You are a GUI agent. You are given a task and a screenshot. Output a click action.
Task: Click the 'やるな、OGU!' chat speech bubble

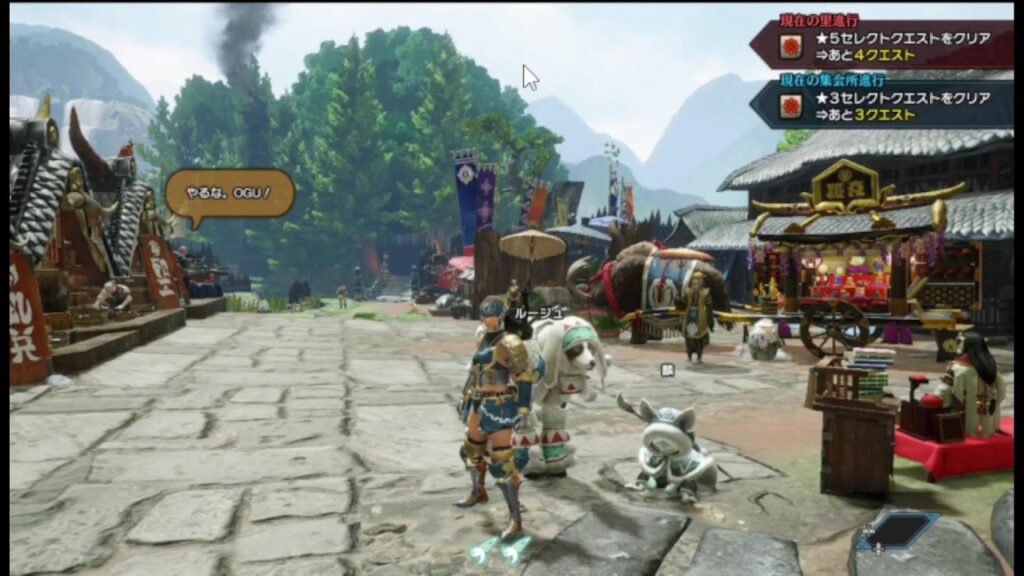230,193
